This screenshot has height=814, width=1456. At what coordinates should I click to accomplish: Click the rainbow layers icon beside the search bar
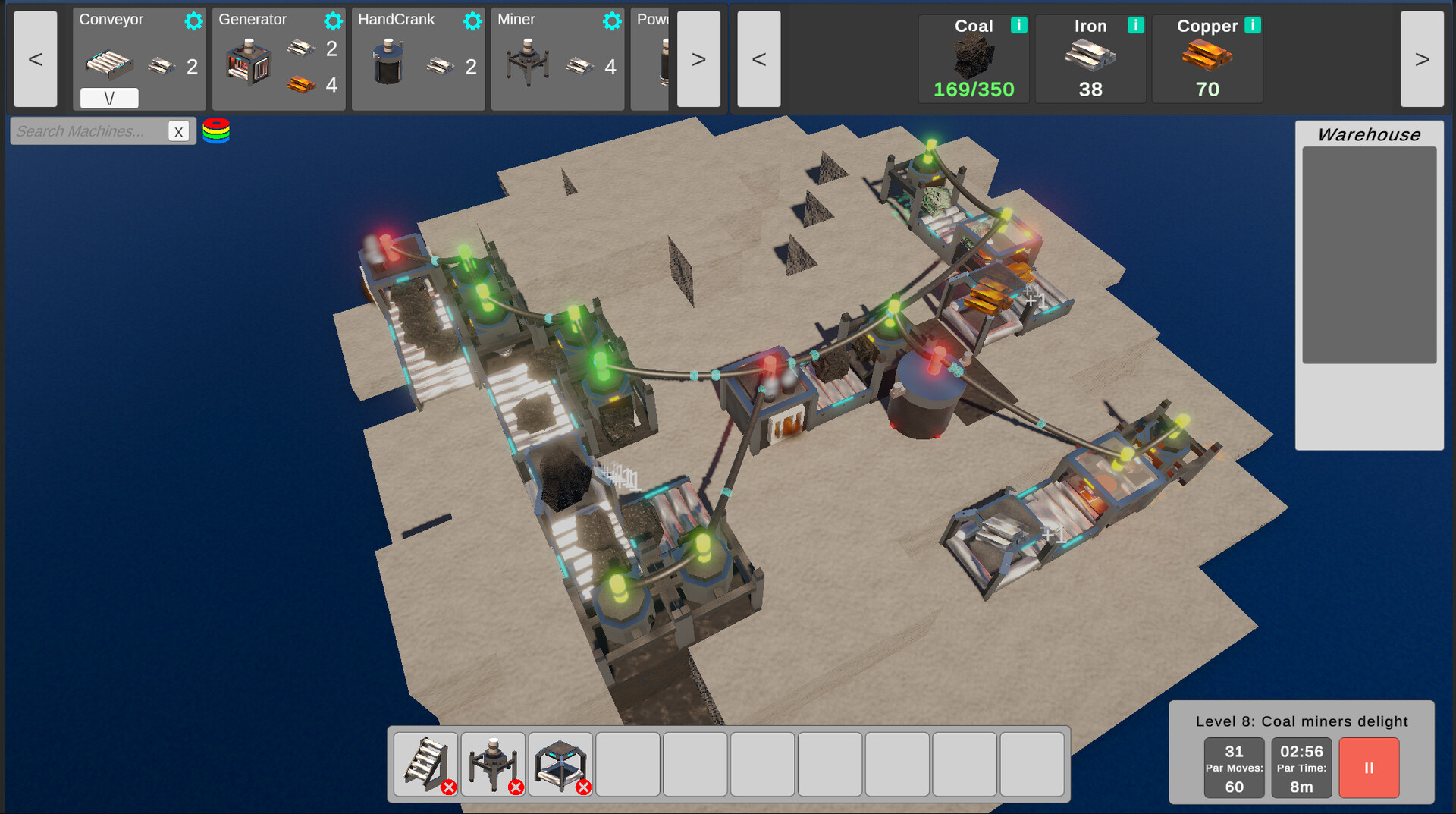pyautogui.click(x=217, y=130)
